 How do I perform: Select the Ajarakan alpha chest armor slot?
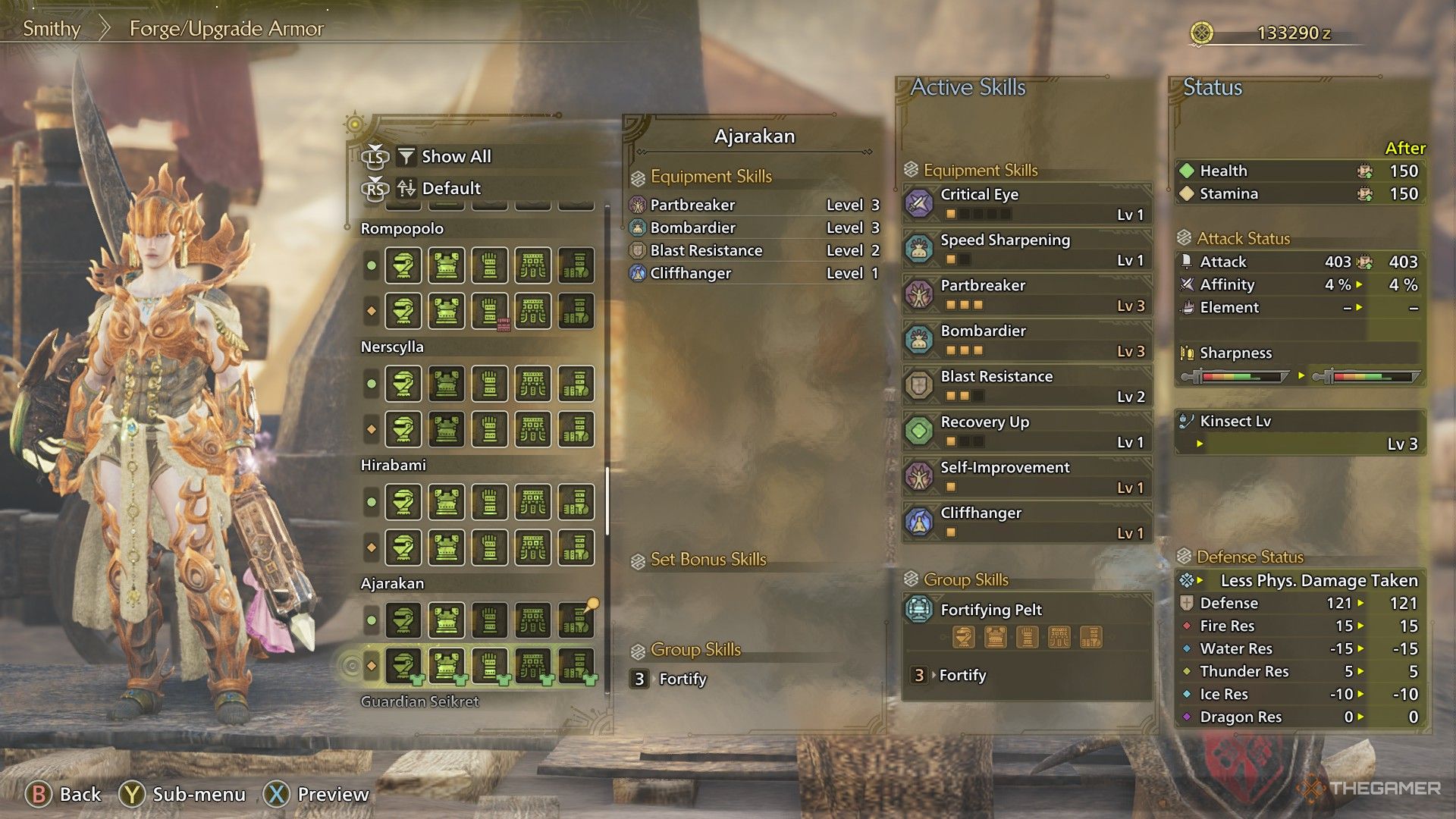[446, 620]
